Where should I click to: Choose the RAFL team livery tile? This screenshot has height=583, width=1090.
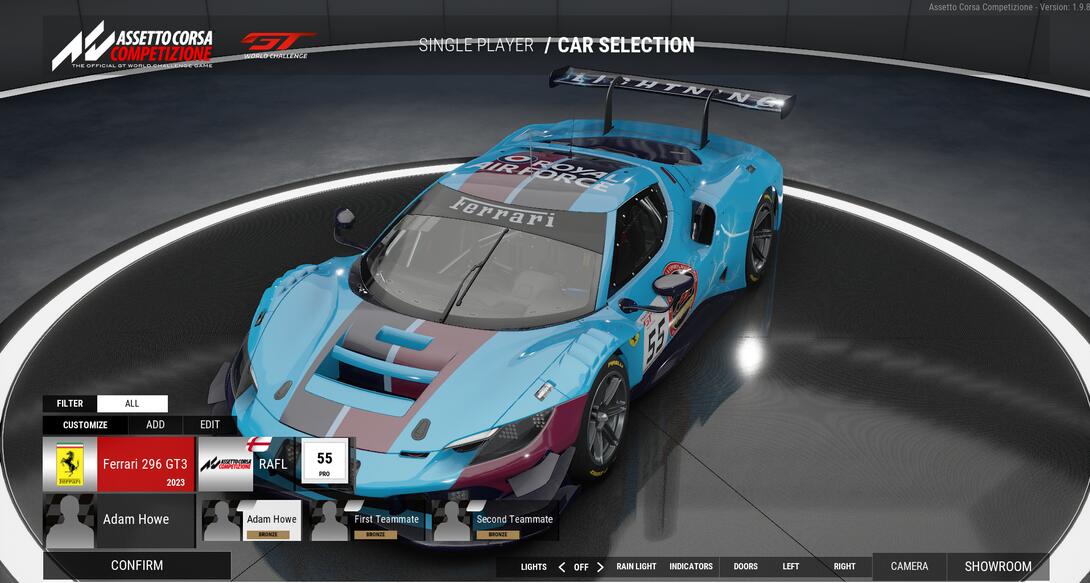(248, 464)
